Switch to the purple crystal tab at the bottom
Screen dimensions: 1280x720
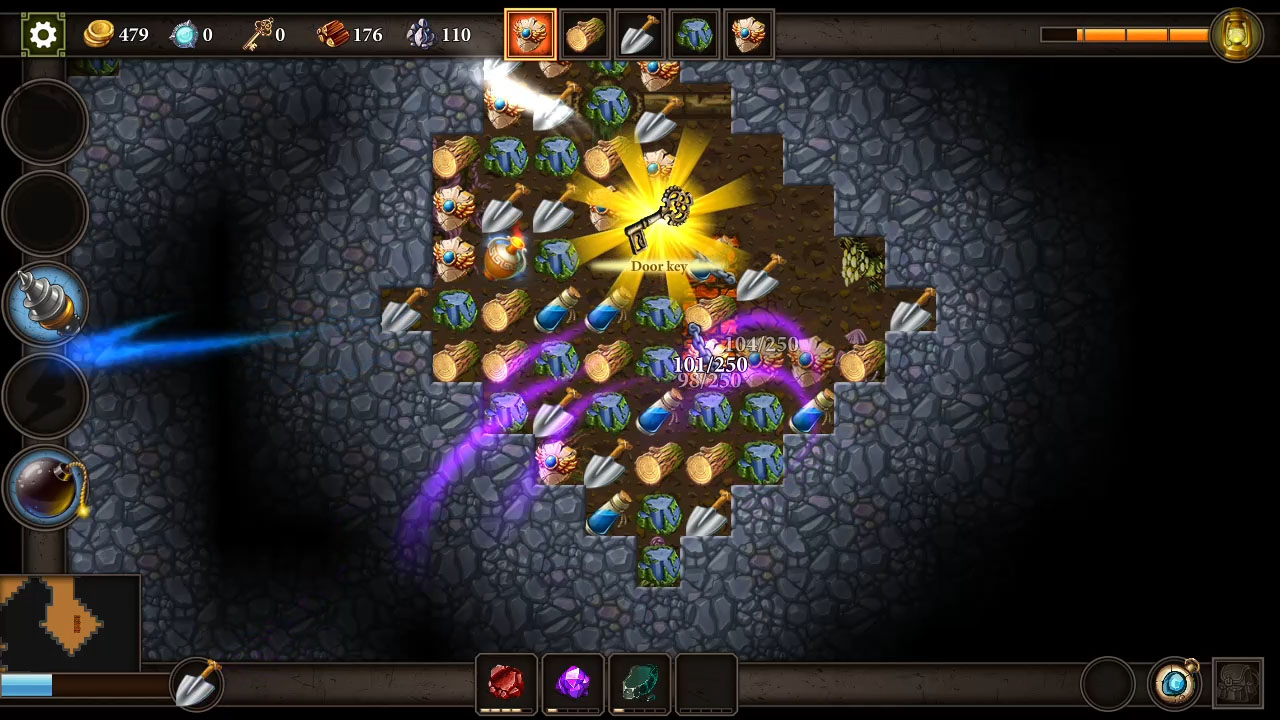572,683
